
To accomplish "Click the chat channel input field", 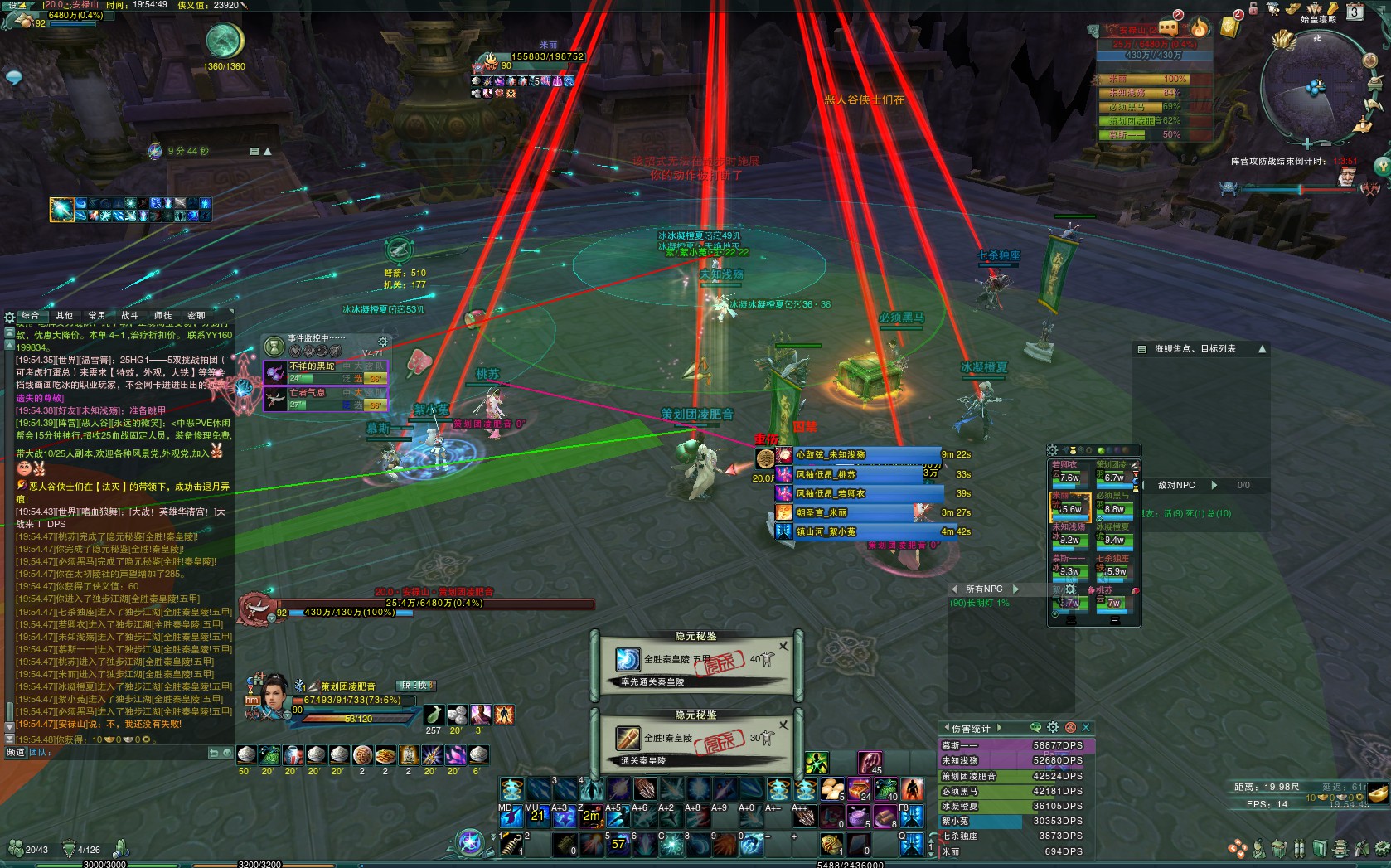I will pos(124,753).
